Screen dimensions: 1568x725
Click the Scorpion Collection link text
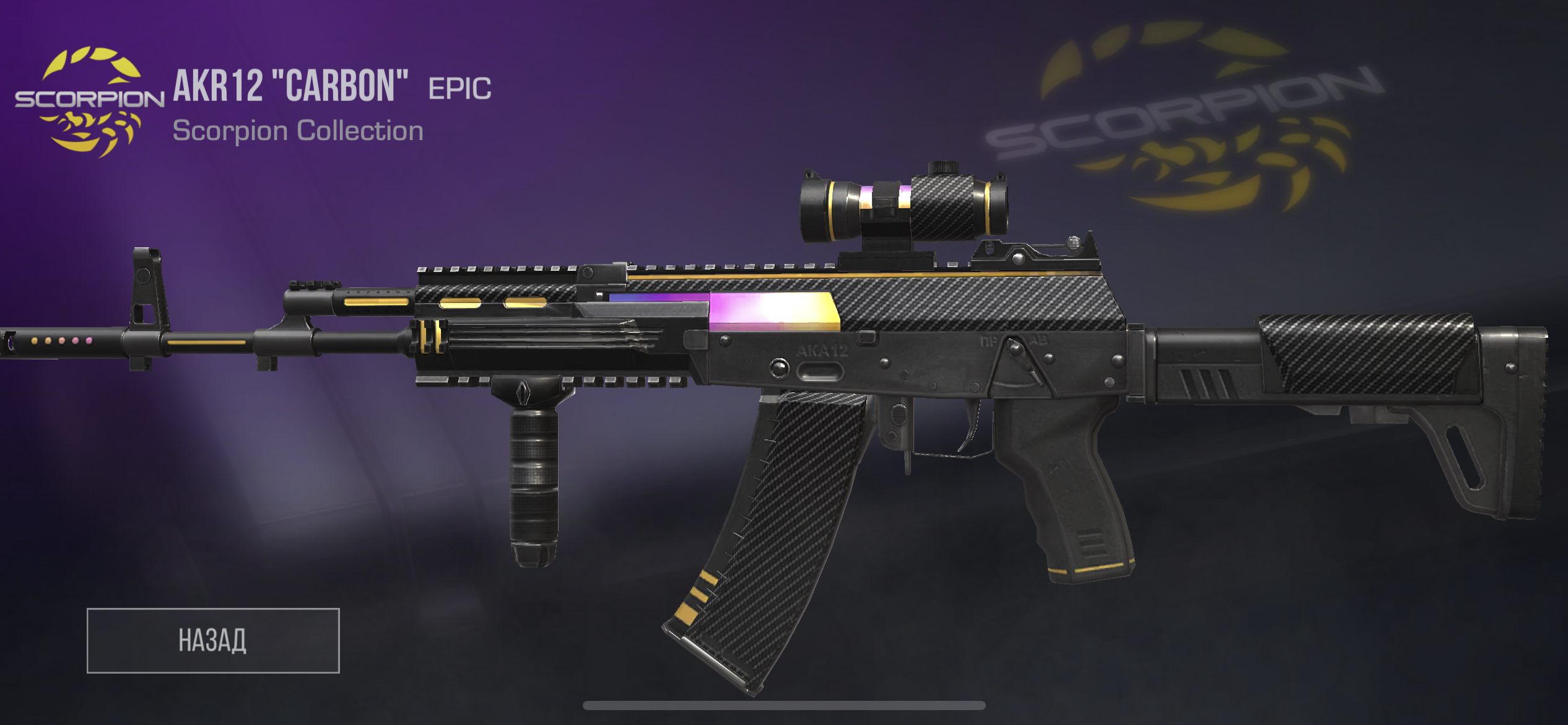coord(297,130)
